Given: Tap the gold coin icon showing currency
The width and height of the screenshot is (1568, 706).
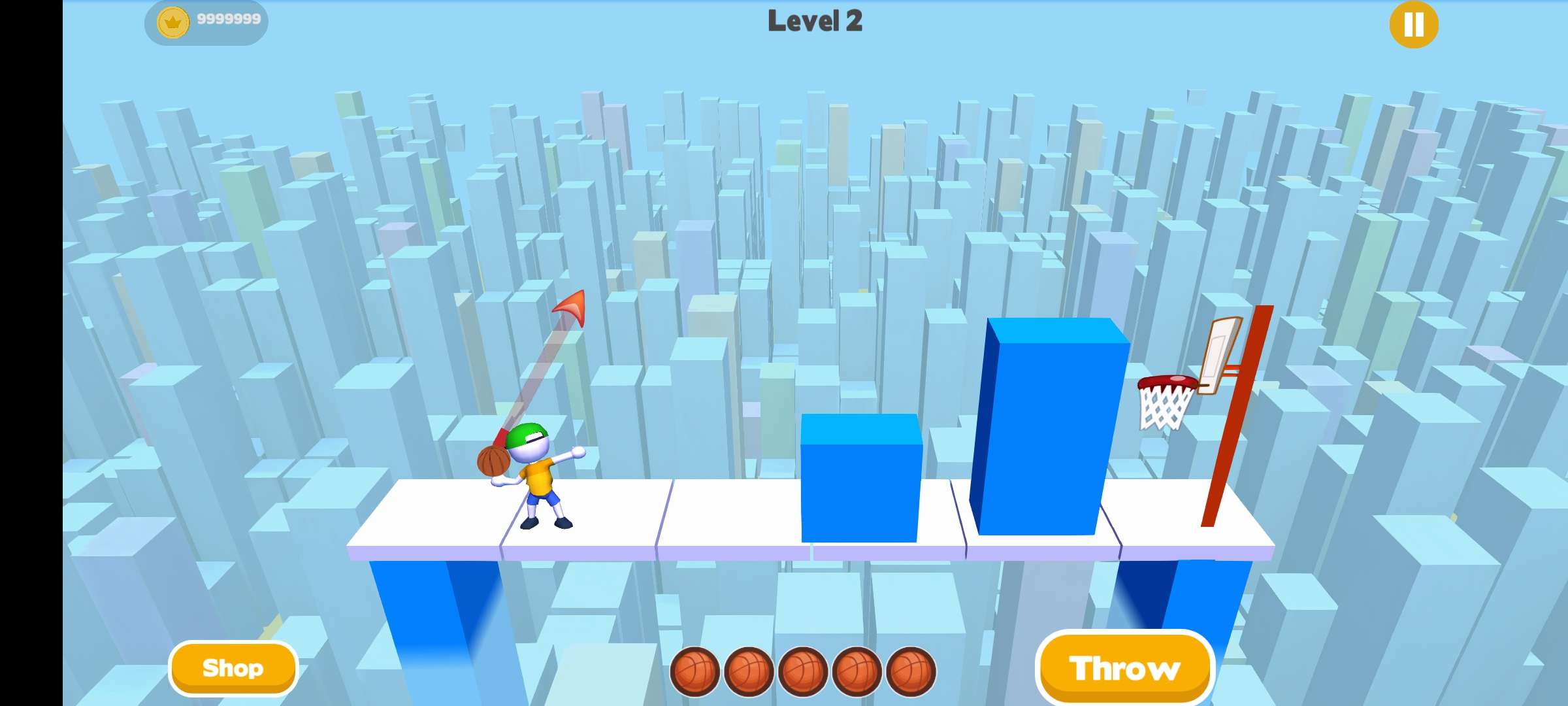Looking at the screenshot, I should (172, 20).
